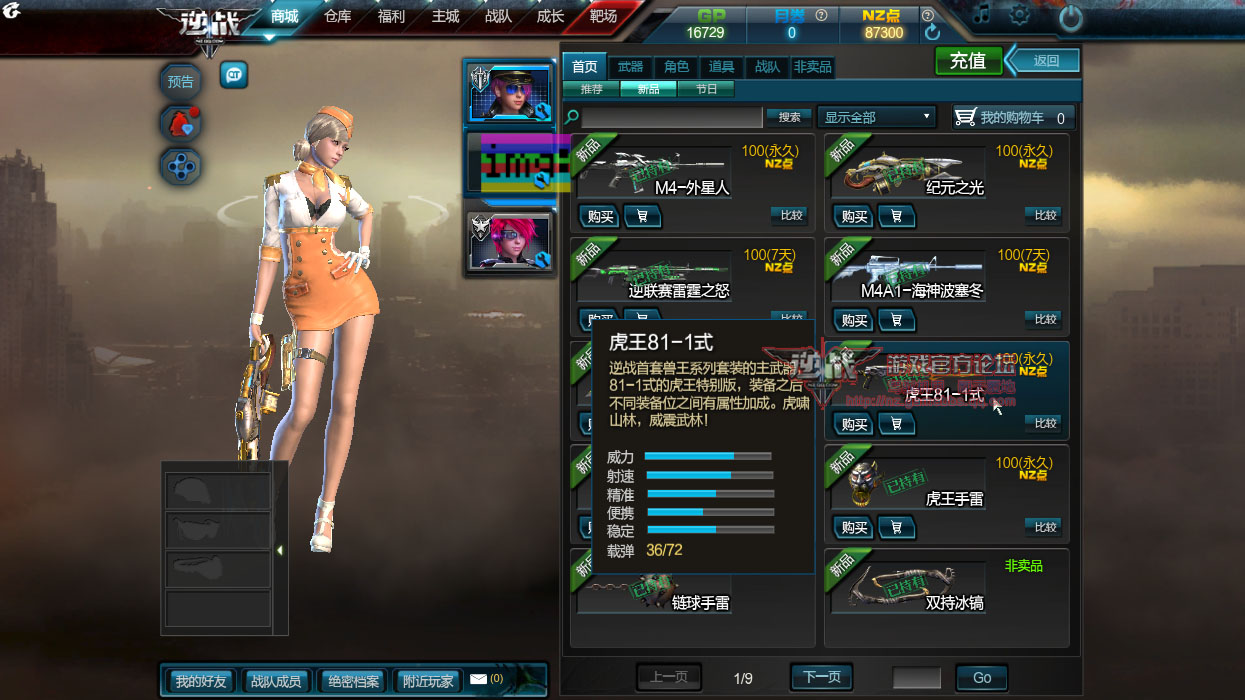Viewport: 1245px width, 700px height.
Task: Open the 战队 team menu
Action: point(498,17)
